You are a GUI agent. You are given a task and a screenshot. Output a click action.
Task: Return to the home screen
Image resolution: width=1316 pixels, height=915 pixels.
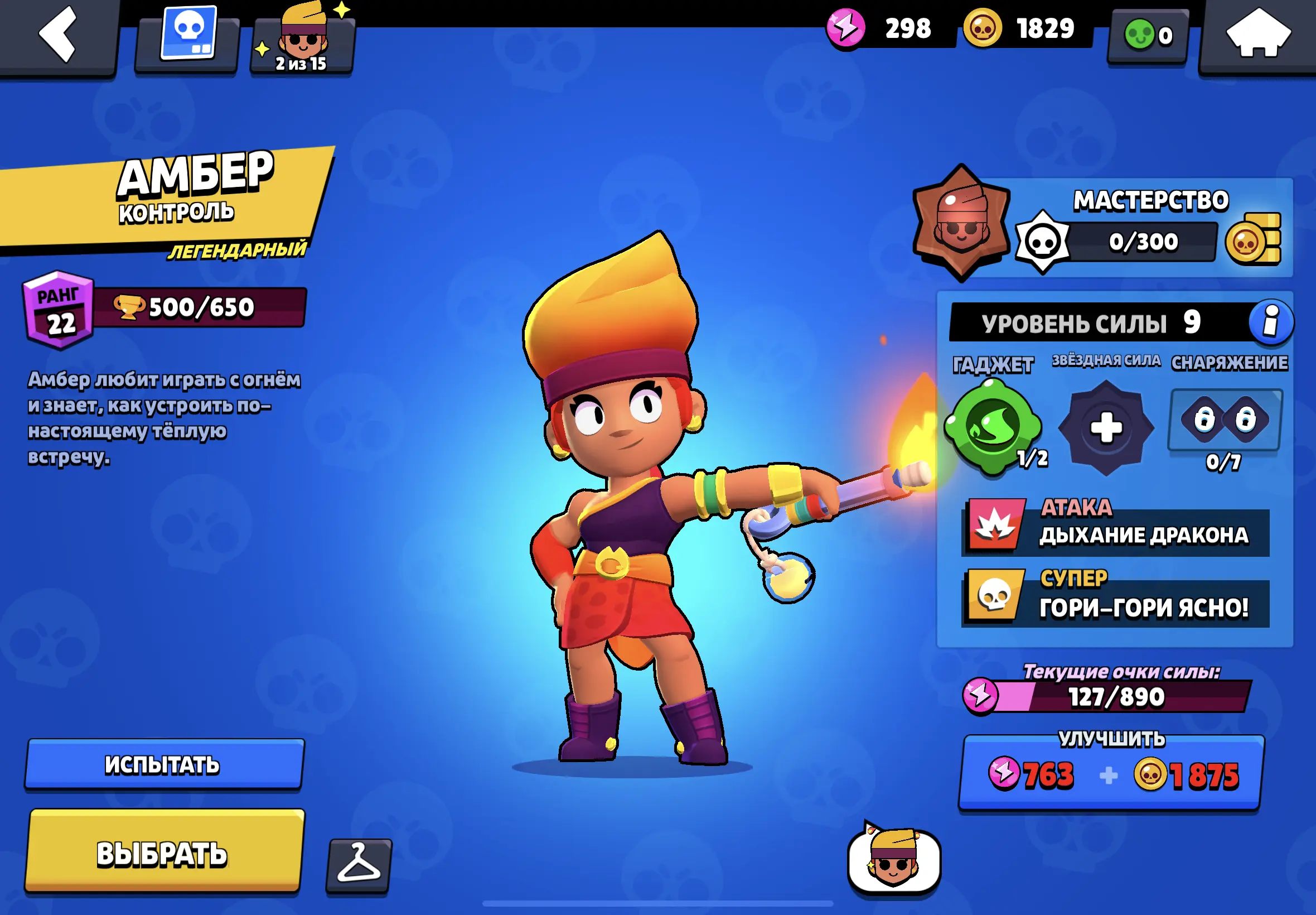1258,35
